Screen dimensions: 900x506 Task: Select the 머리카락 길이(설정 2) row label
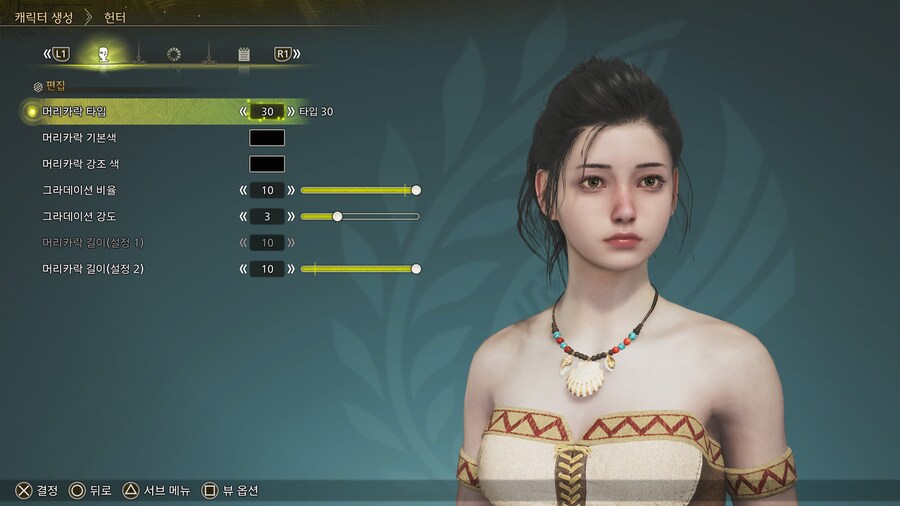(x=93, y=269)
